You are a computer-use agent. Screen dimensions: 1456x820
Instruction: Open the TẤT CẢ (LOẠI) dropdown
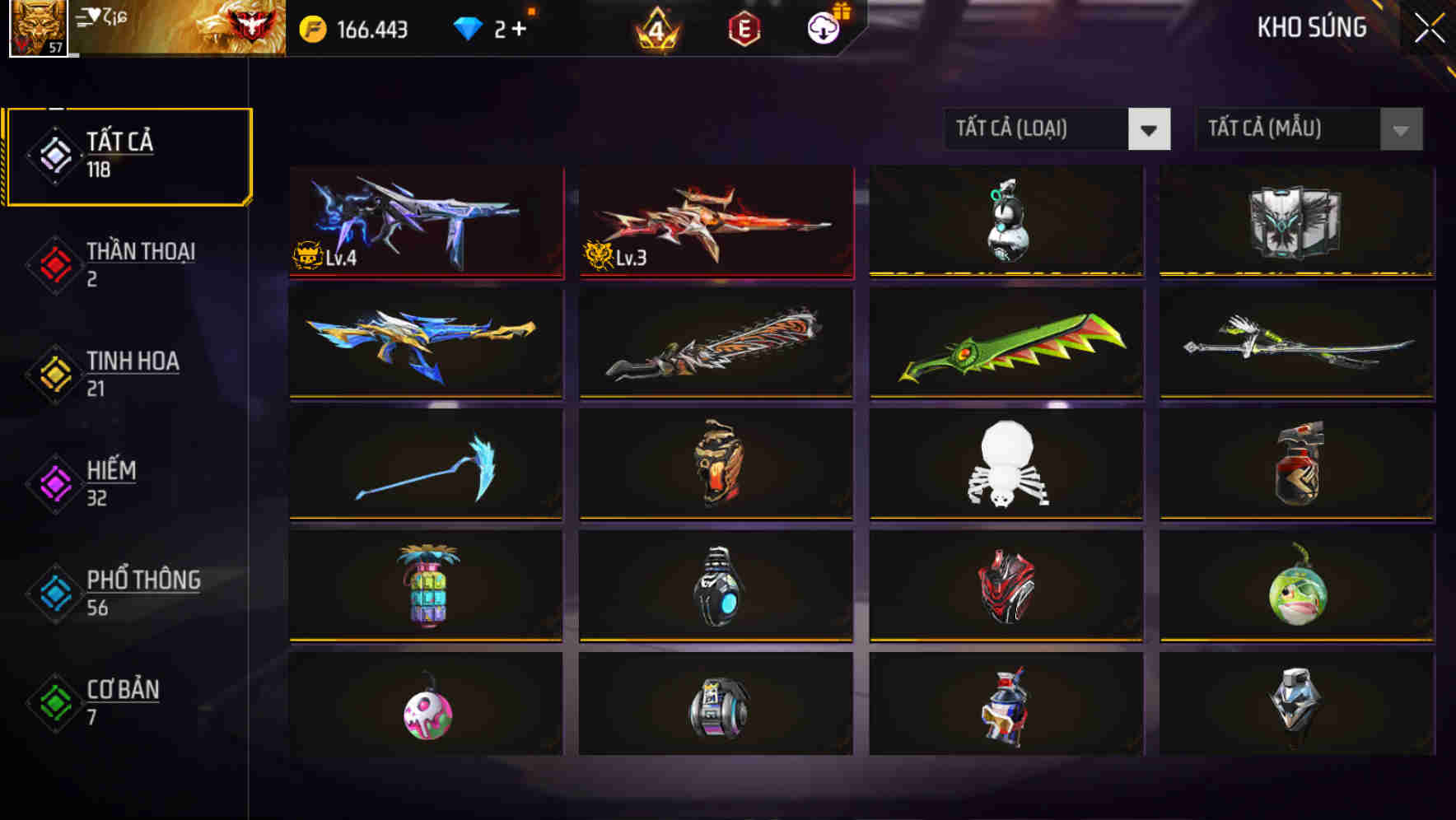1057,129
